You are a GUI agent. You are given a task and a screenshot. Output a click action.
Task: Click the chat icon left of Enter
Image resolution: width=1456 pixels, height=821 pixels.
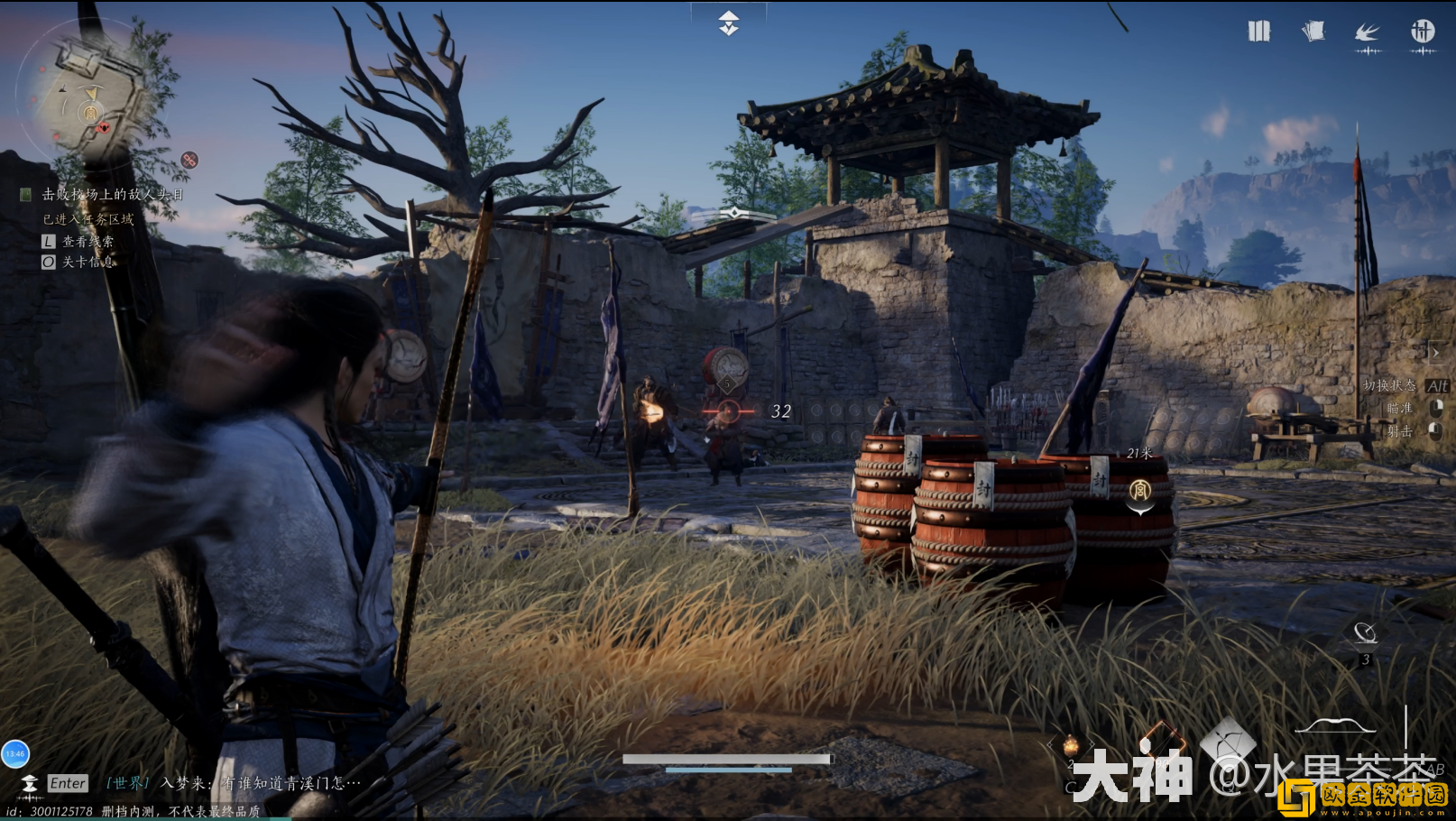point(30,783)
